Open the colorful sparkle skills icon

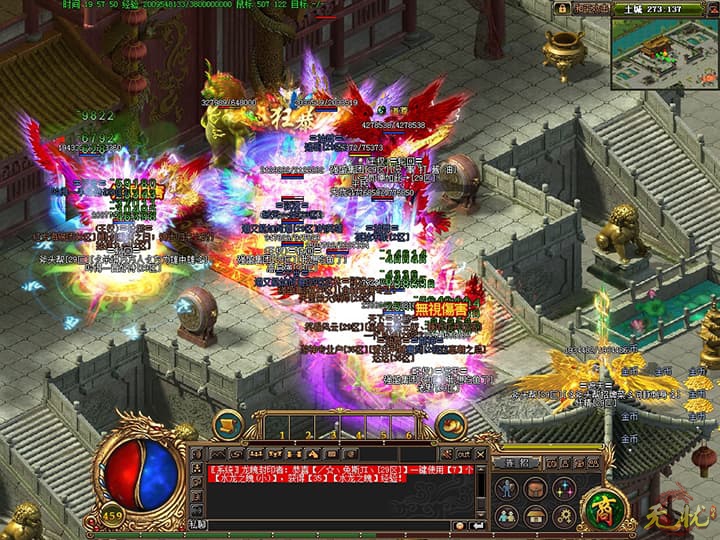pyautogui.click(x=565, y=488)
